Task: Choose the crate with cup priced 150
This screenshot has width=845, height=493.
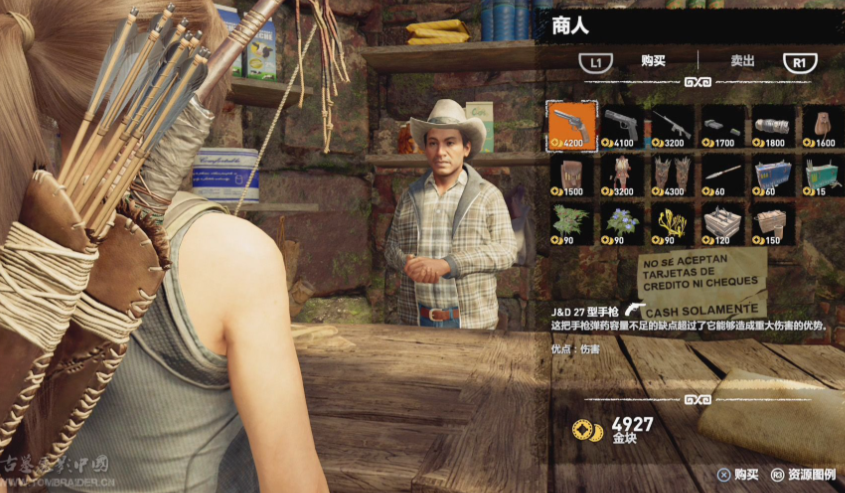Action: tap(773, 224)
